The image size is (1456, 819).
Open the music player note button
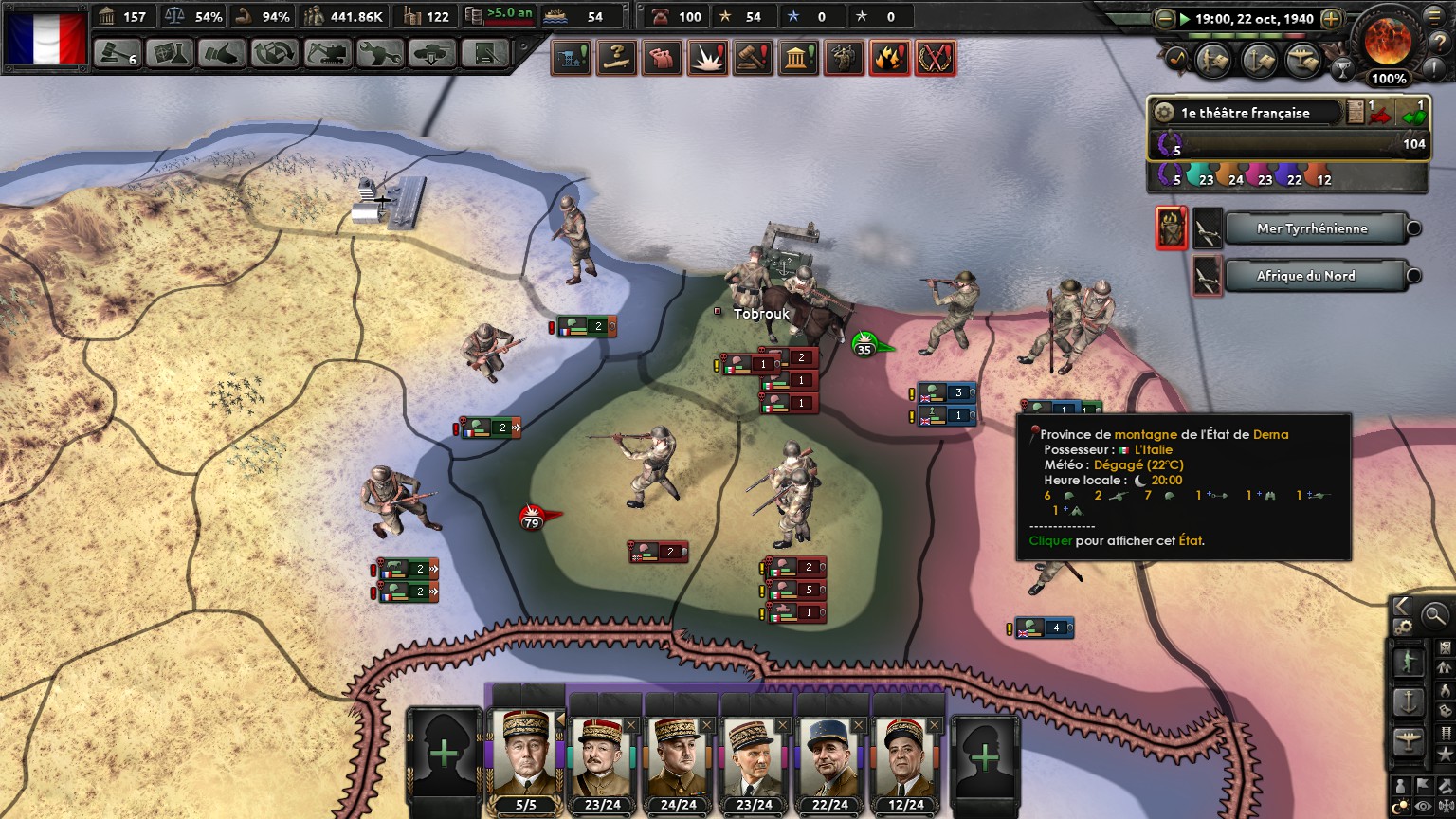1176,59
